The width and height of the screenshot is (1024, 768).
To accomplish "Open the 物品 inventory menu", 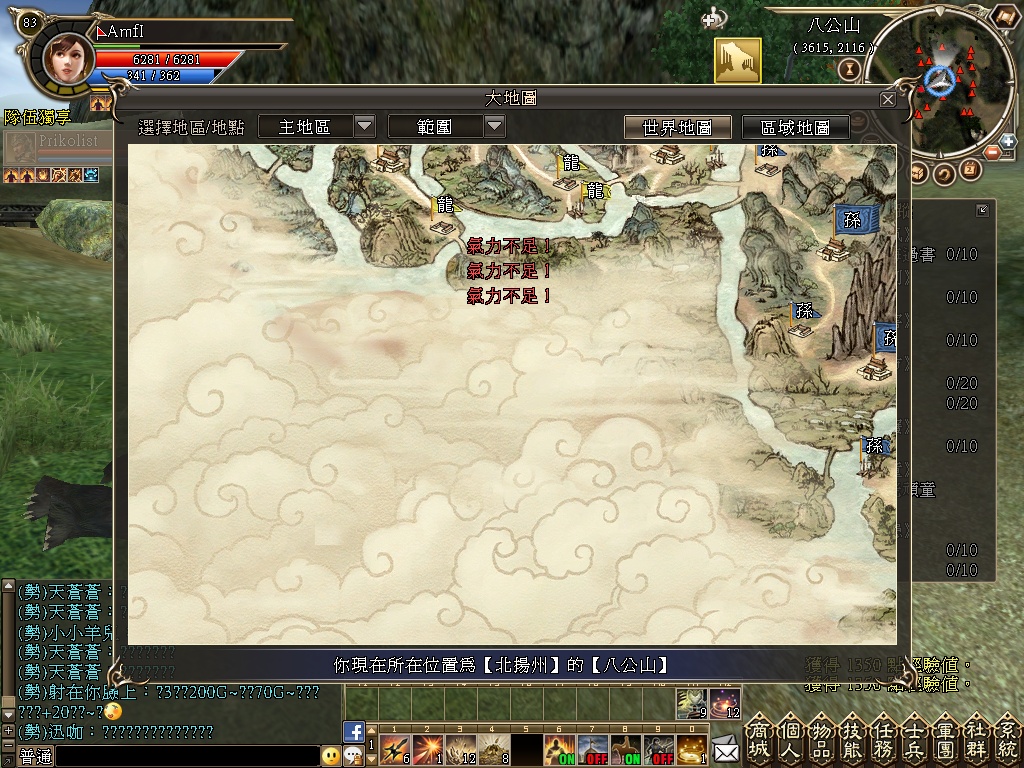I will [x=823, y=740].
